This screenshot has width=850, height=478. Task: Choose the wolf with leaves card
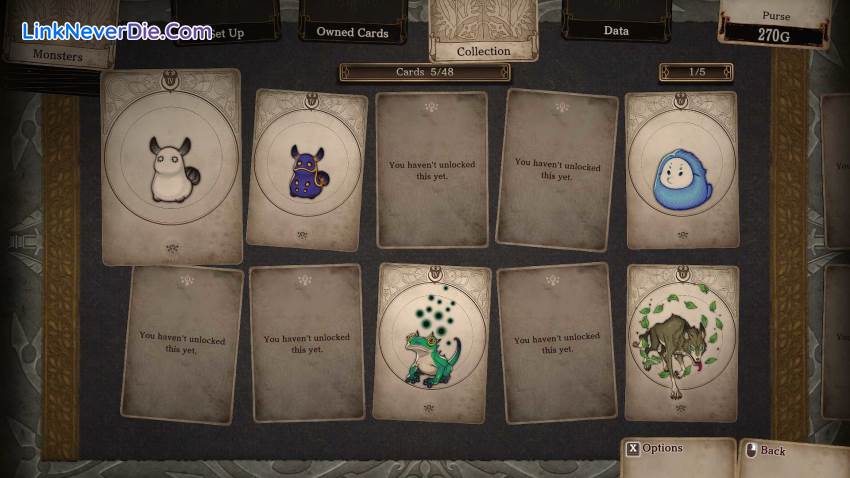point(681,342)
